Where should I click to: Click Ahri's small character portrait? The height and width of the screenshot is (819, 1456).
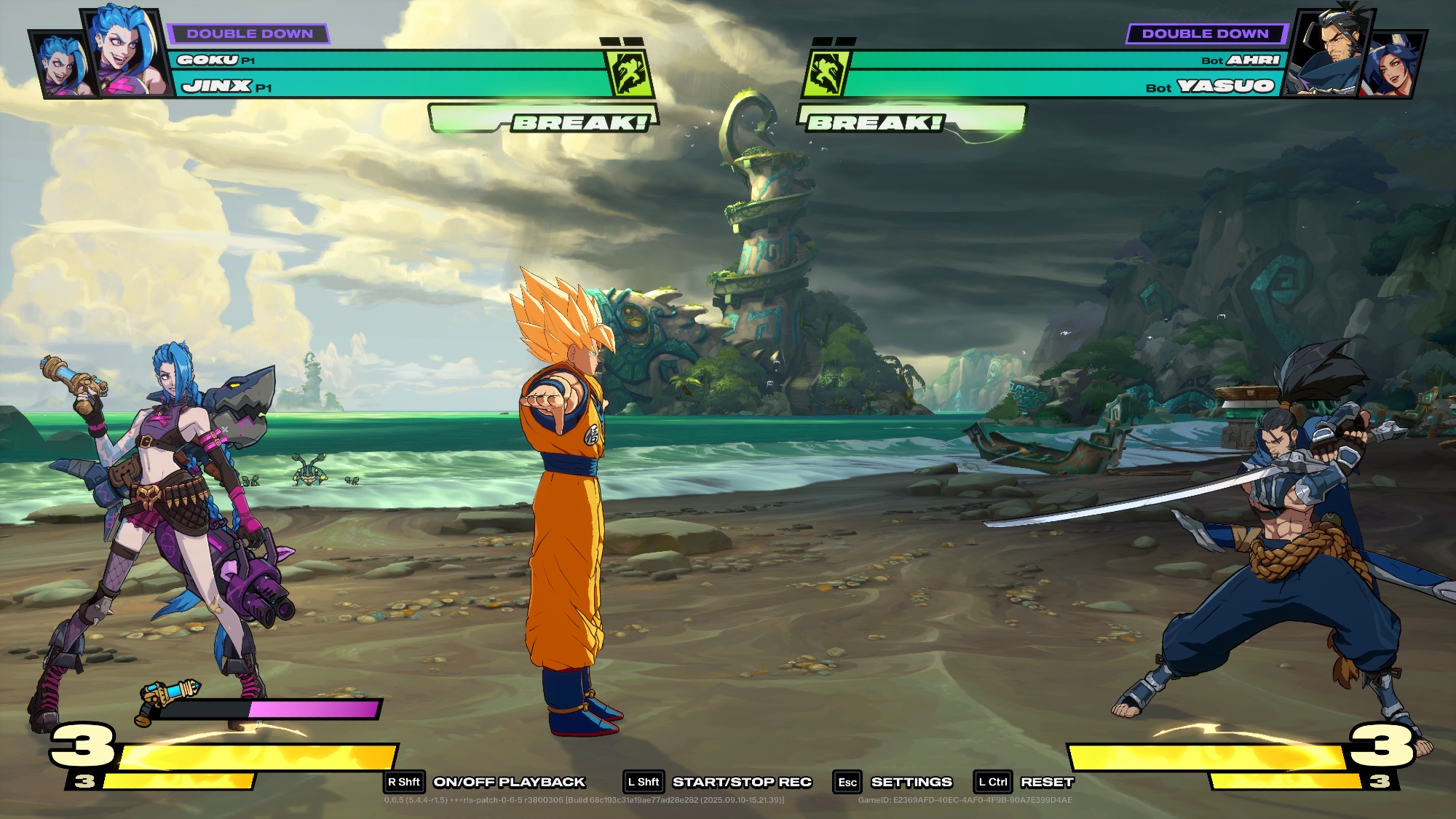pyautogui.click(x=1393, y=66)
